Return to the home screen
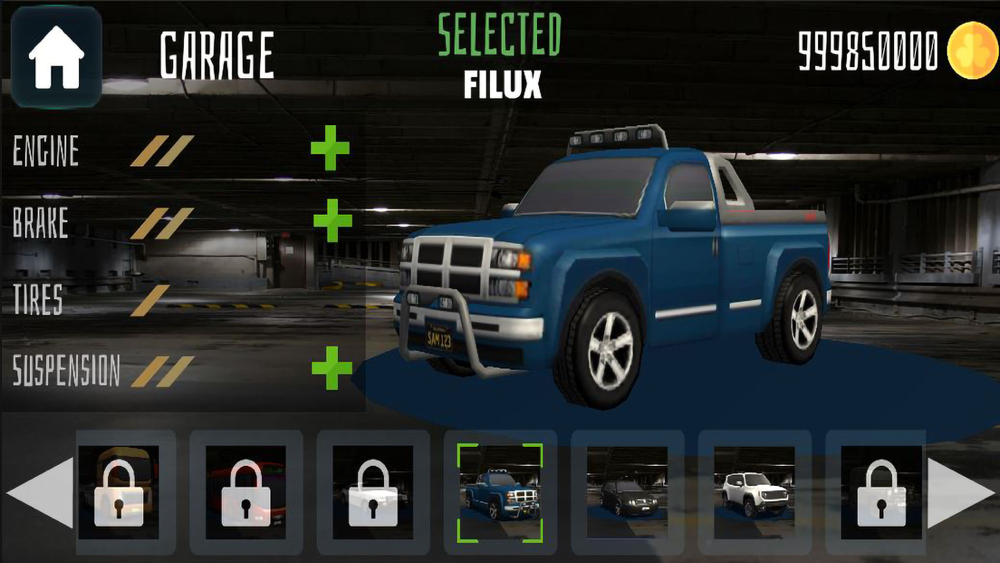The width and height of the screenshot is (1000, 563). click(x=56, y=57)
